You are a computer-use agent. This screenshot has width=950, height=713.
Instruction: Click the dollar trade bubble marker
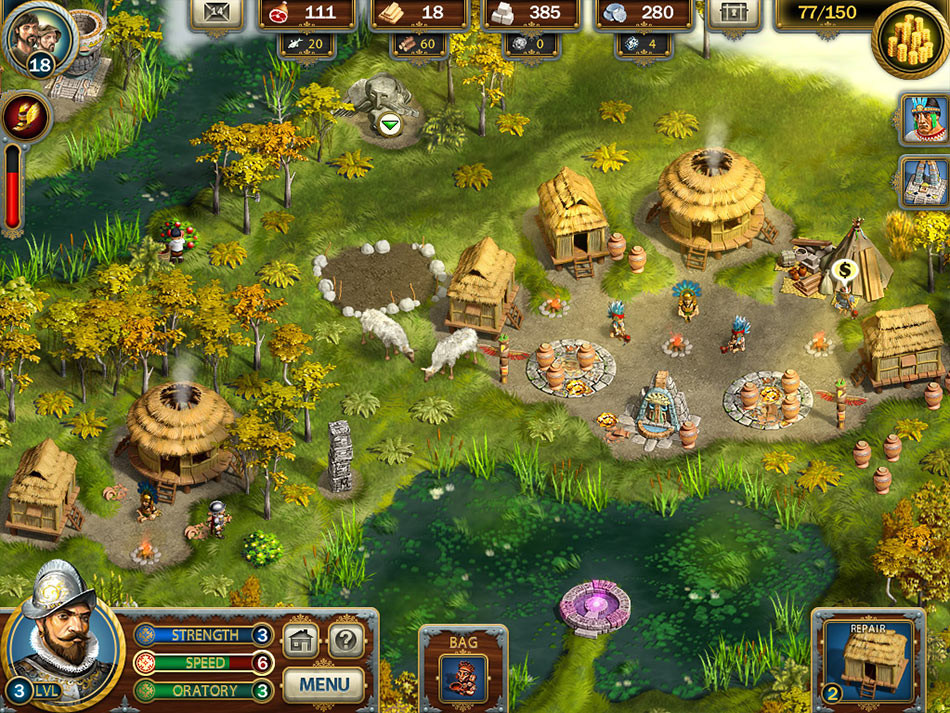click(843, 270)
